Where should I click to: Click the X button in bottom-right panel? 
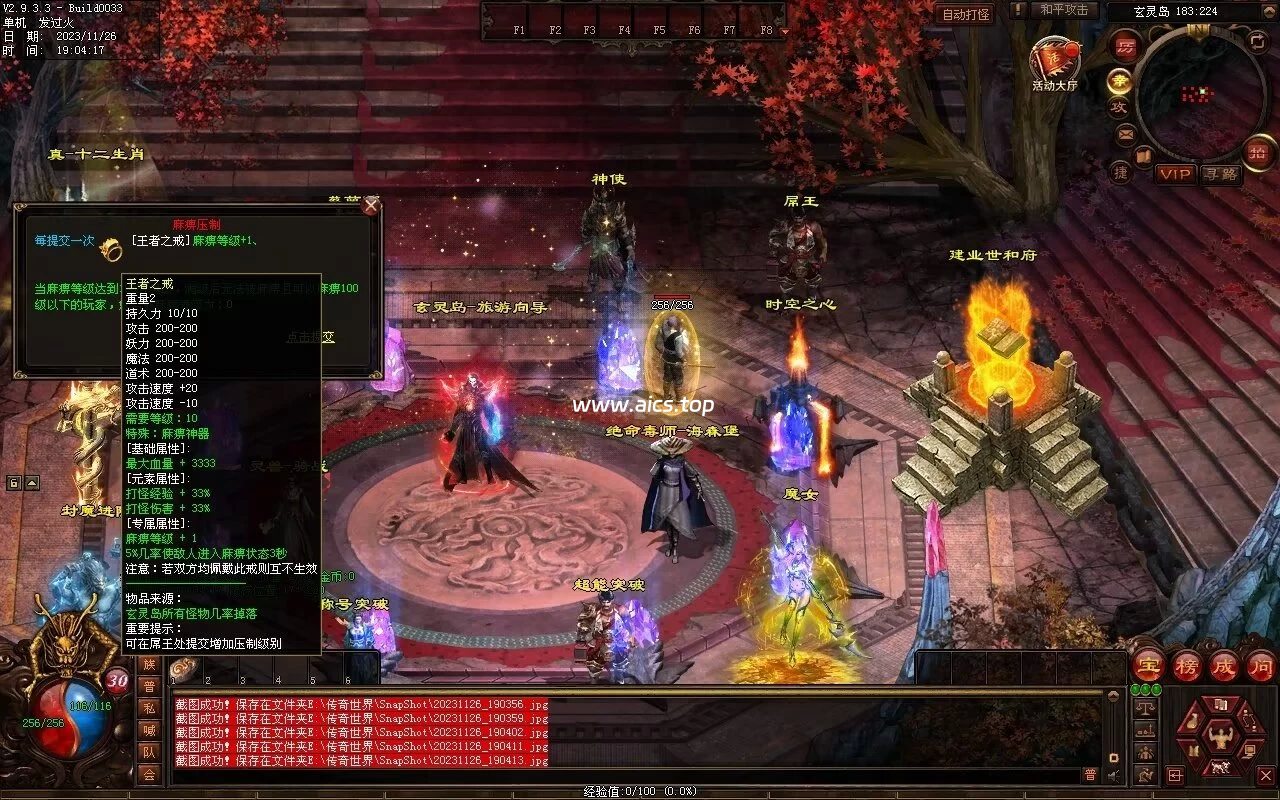tap(1265, 774)
